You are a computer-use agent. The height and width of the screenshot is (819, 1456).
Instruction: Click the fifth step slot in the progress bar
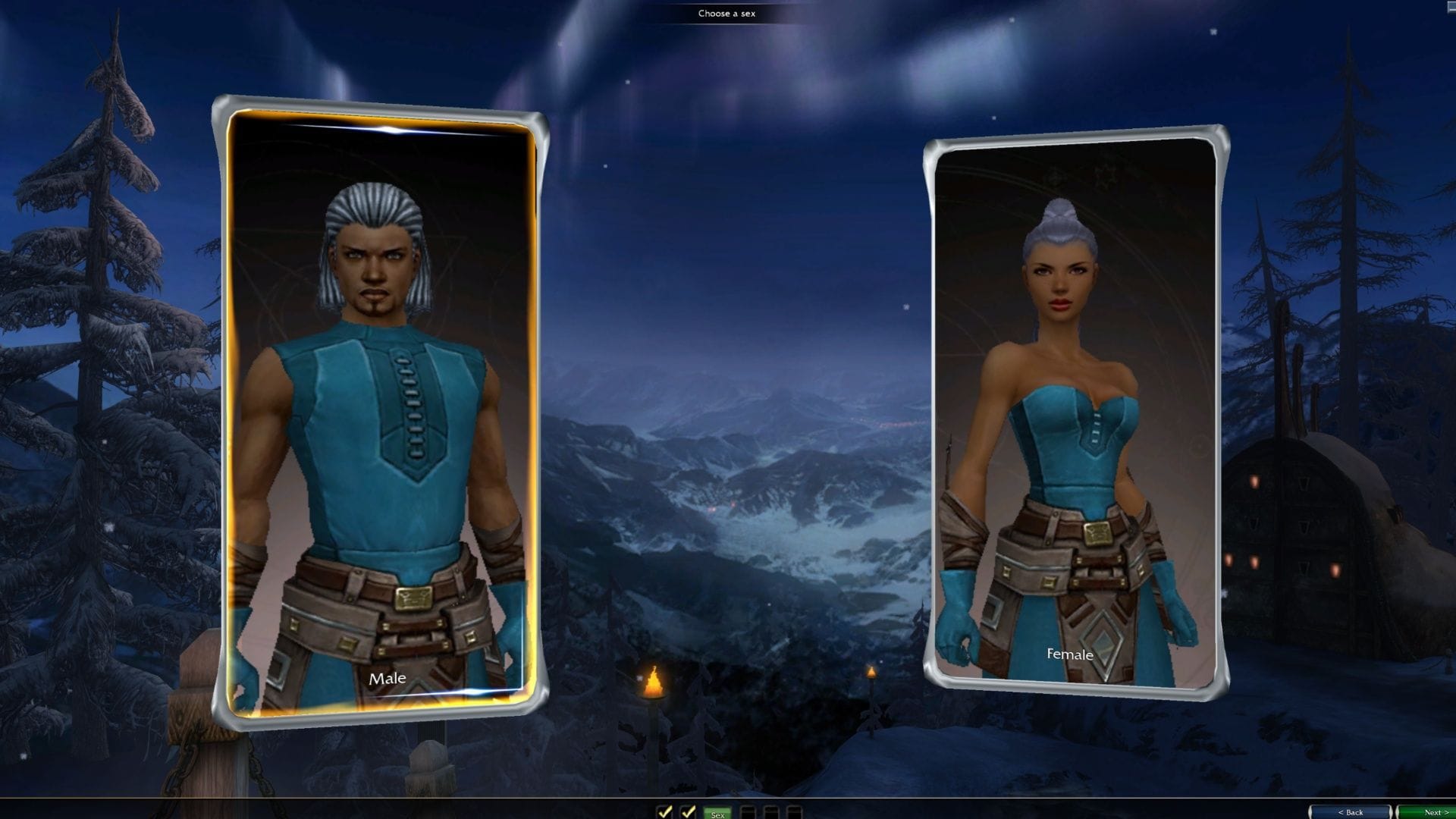(770, 811)
